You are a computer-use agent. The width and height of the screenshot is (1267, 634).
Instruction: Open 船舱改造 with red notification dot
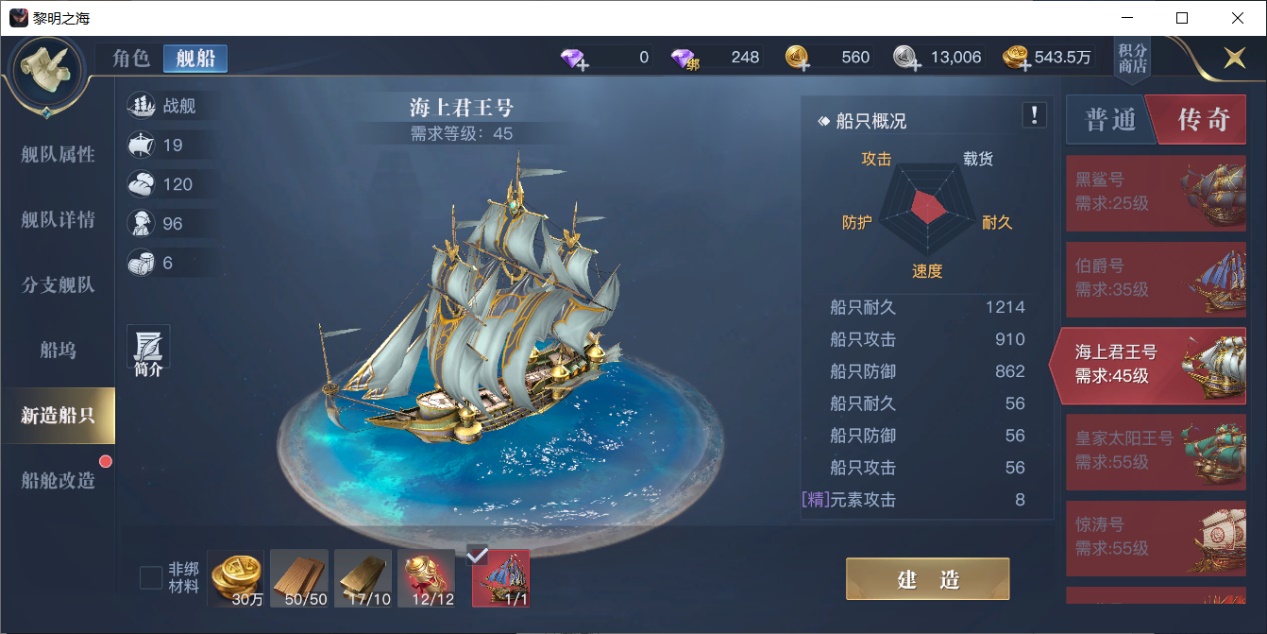pyautogui.click(x=58, y=480)
